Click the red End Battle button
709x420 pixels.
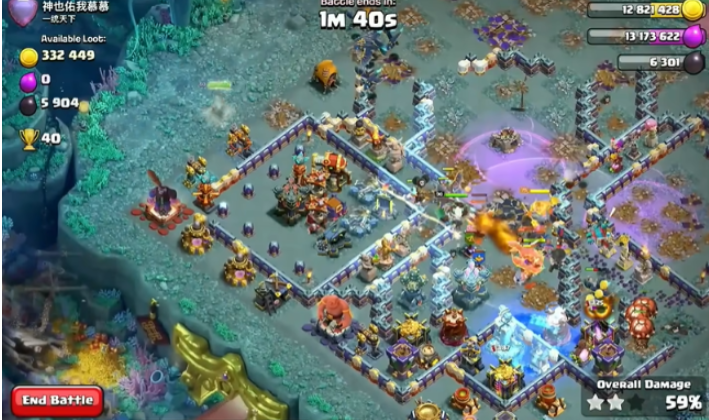pyautogui.click(x=58, y=400)
